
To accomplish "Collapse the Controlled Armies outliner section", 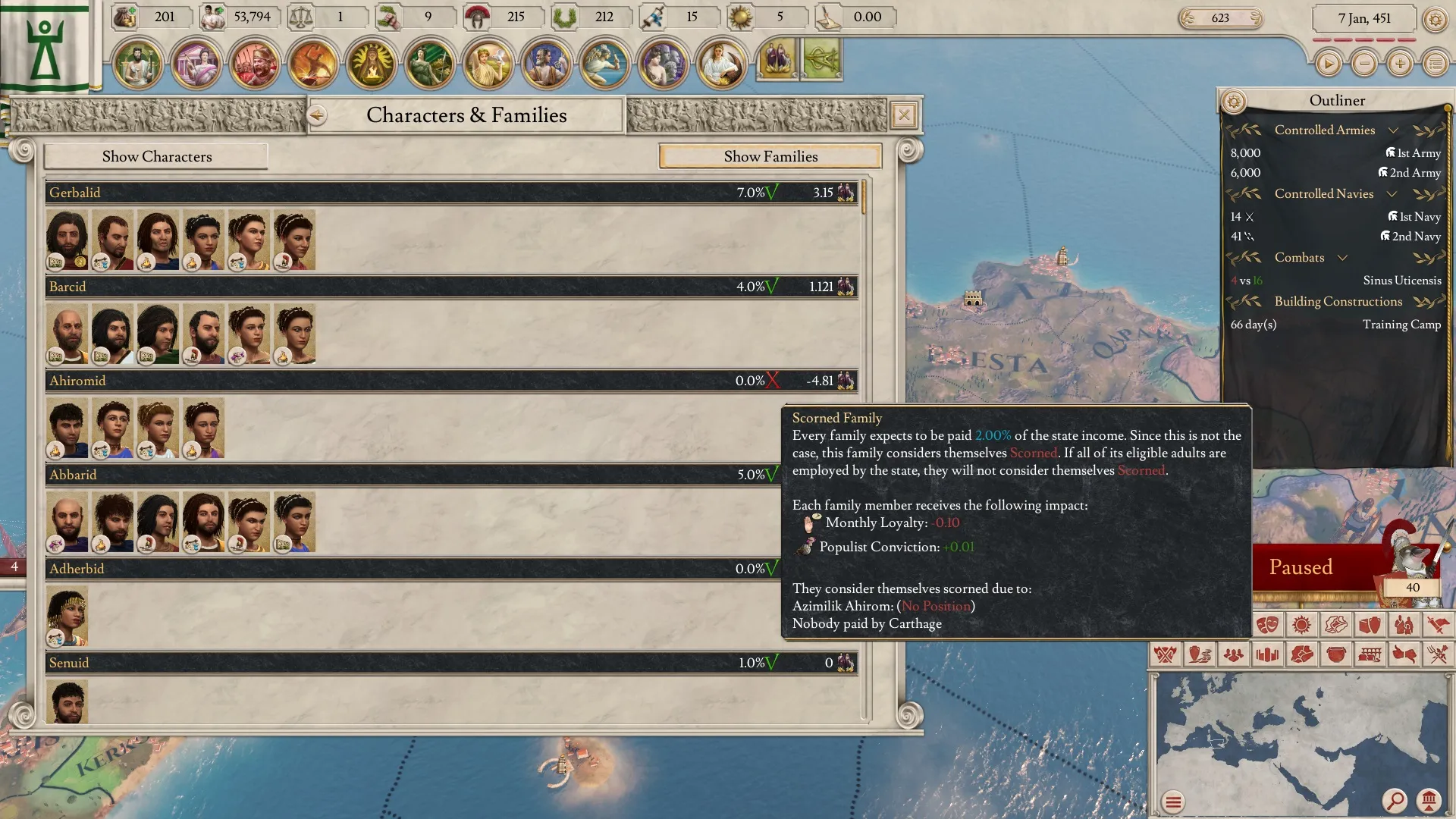I will click(x=1393, y=130).
